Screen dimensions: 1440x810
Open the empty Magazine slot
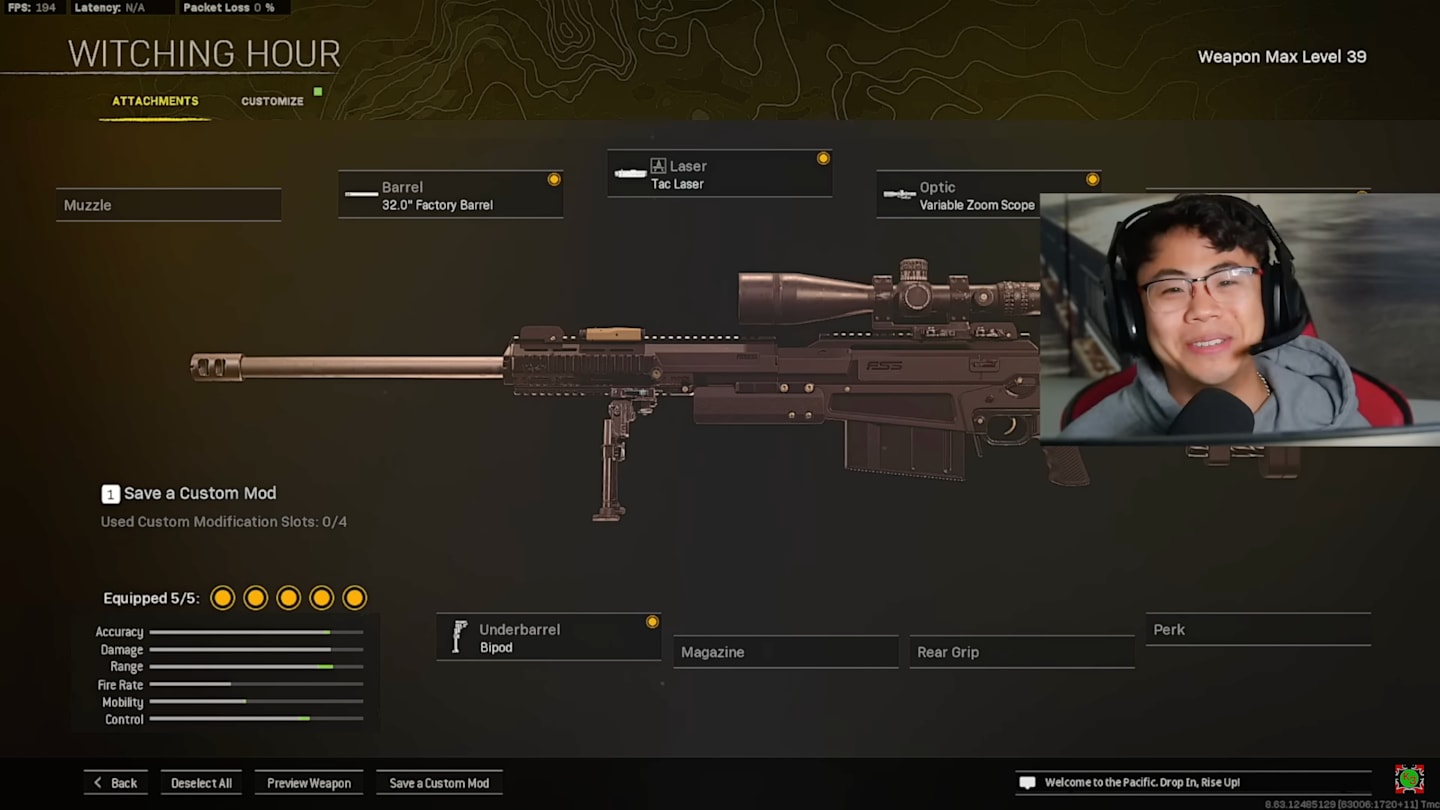[785, 652]
